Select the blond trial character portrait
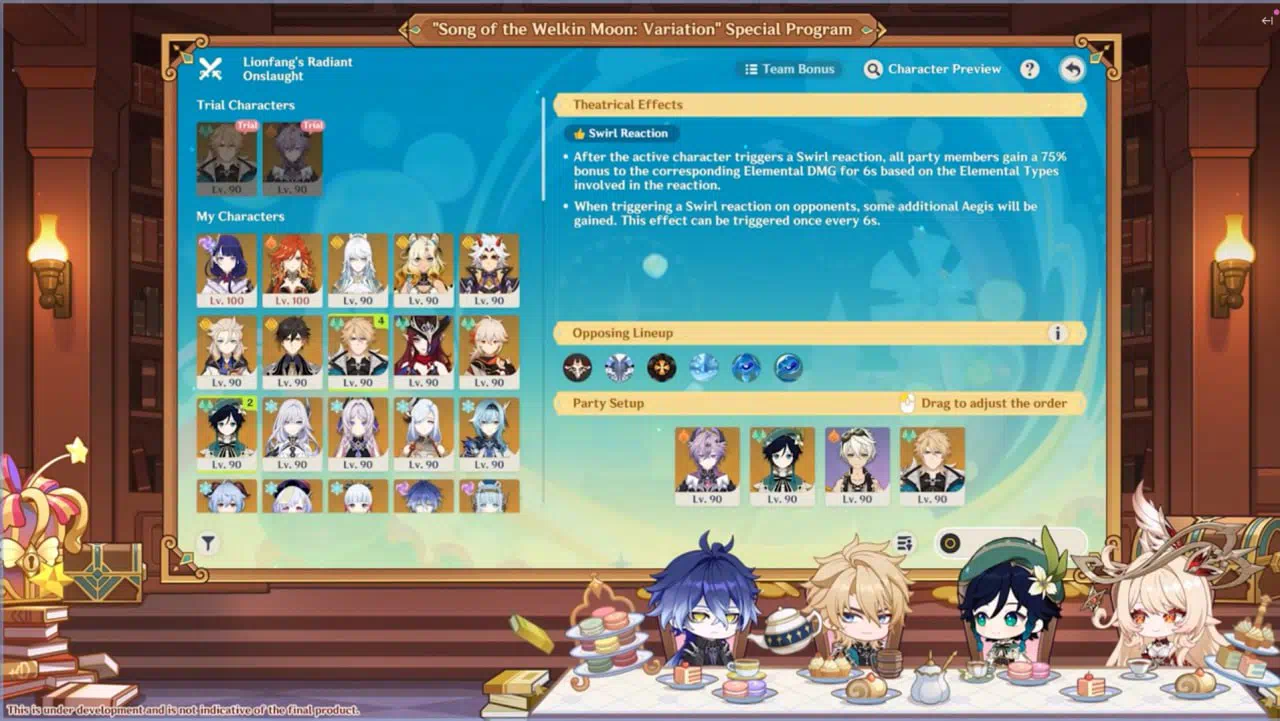Viewport: 1280px width, 721px height. pos(226,158)
